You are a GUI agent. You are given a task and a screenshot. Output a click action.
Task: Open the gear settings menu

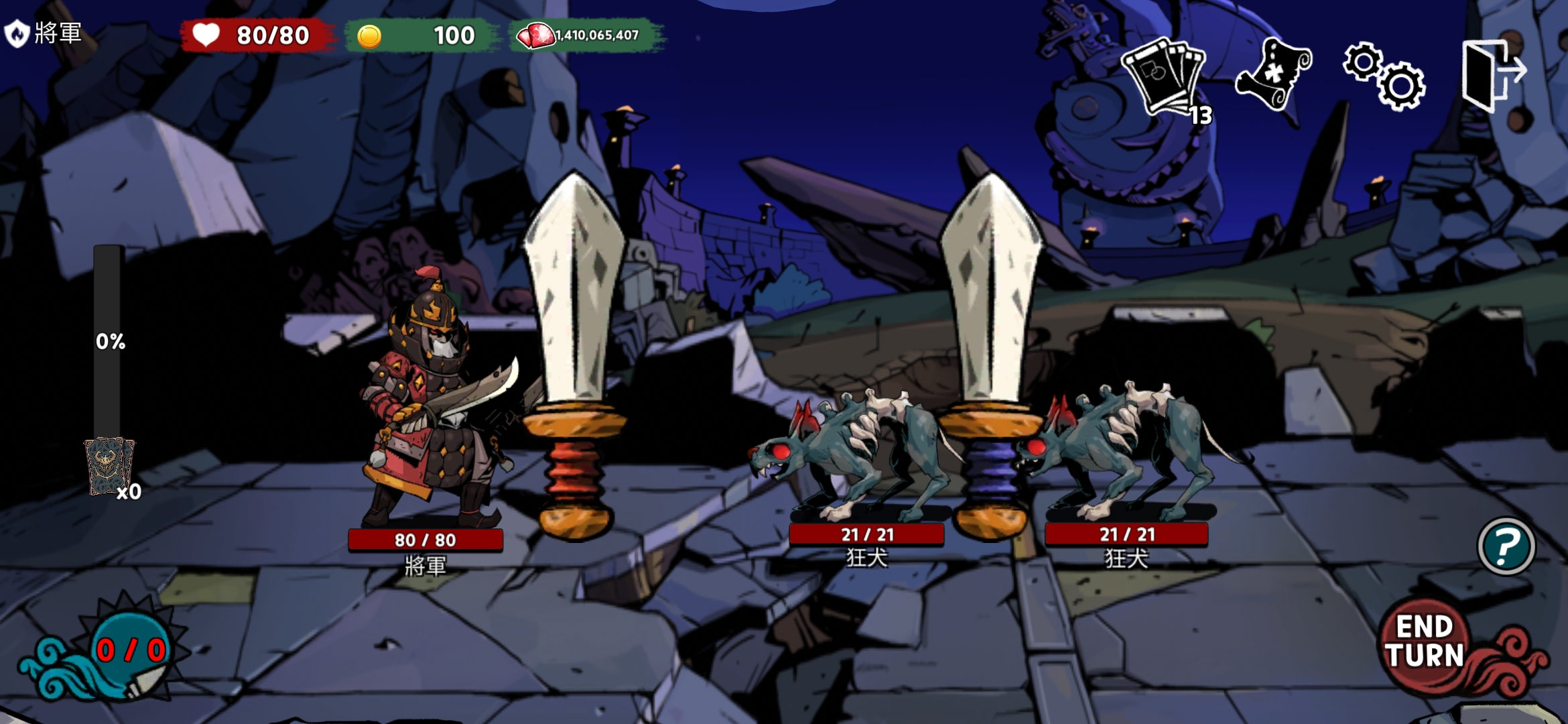1384,75
